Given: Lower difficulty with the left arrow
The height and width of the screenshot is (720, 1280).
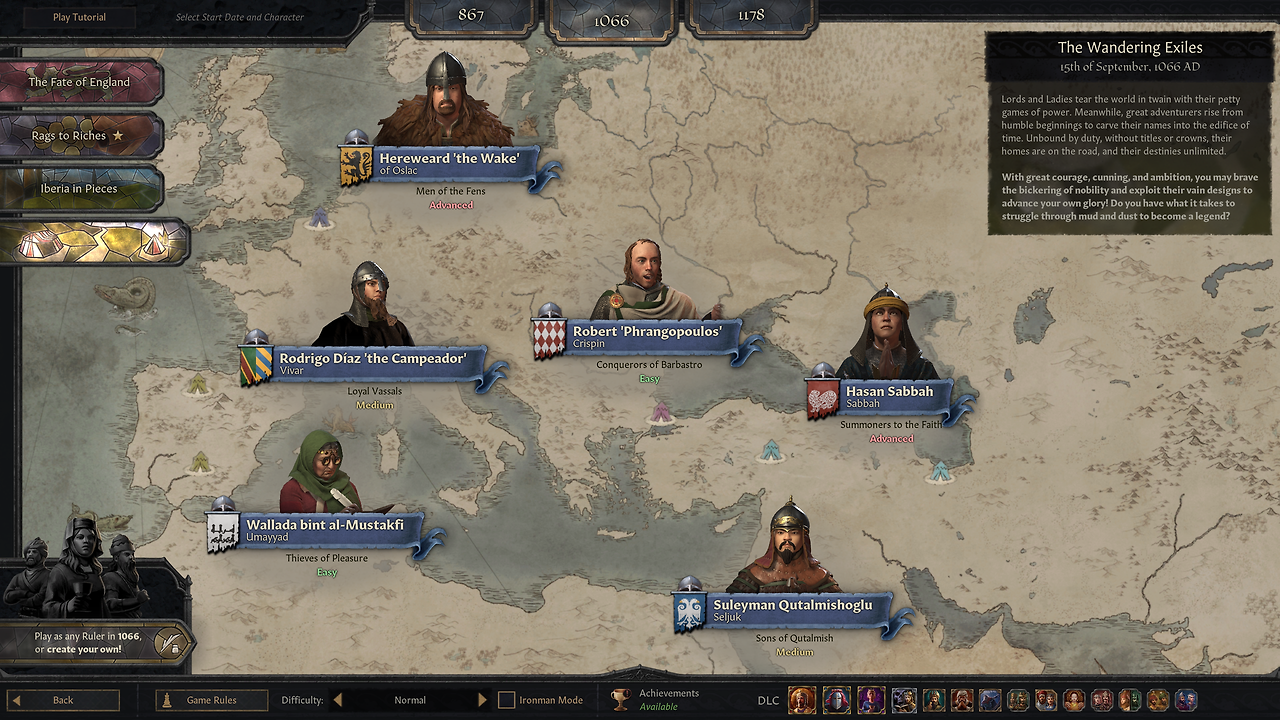Looking at the screenshot, I should (x=338, y=700).
